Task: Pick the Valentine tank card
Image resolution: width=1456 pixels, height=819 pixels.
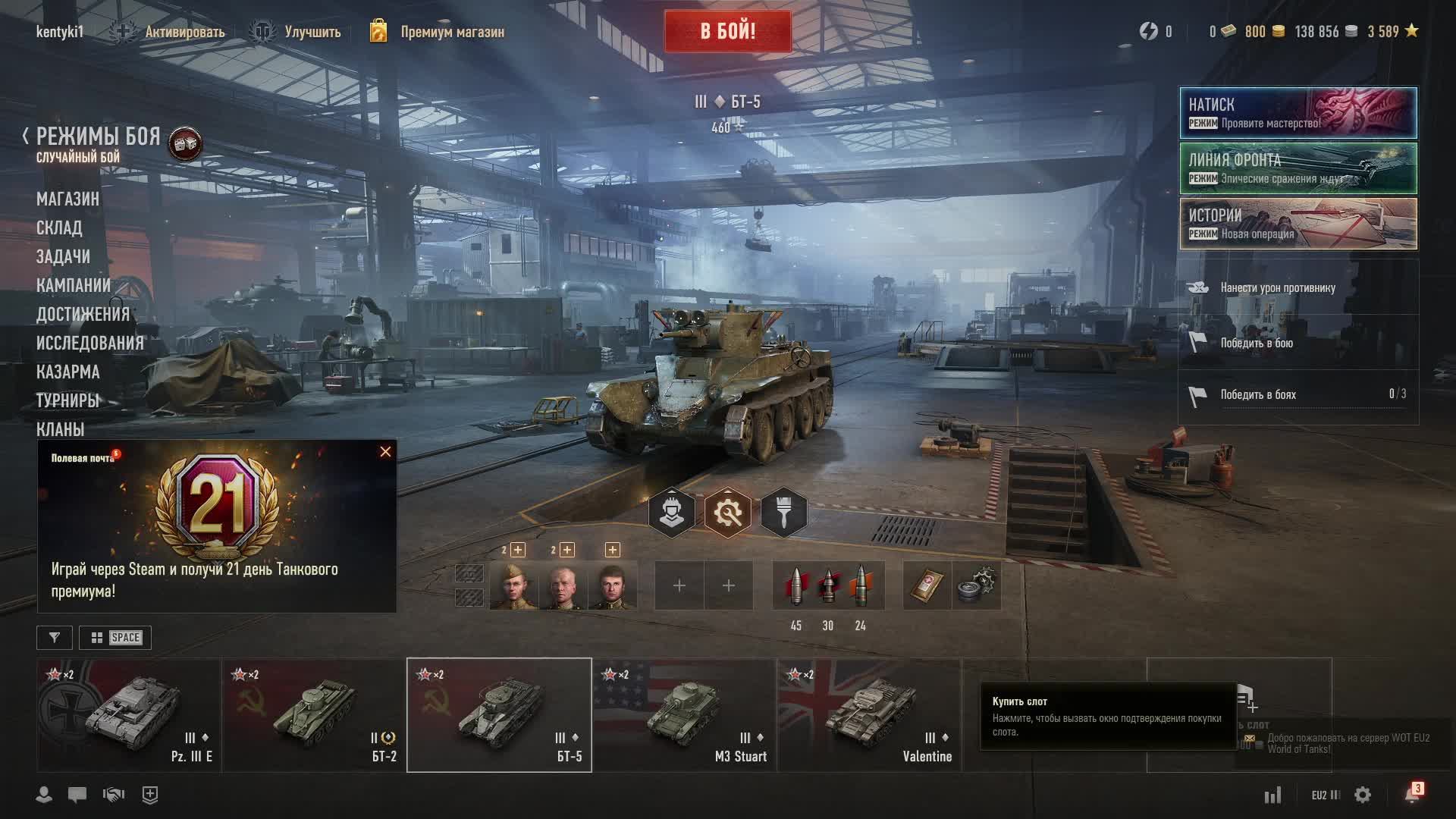Action: (869, 715)
